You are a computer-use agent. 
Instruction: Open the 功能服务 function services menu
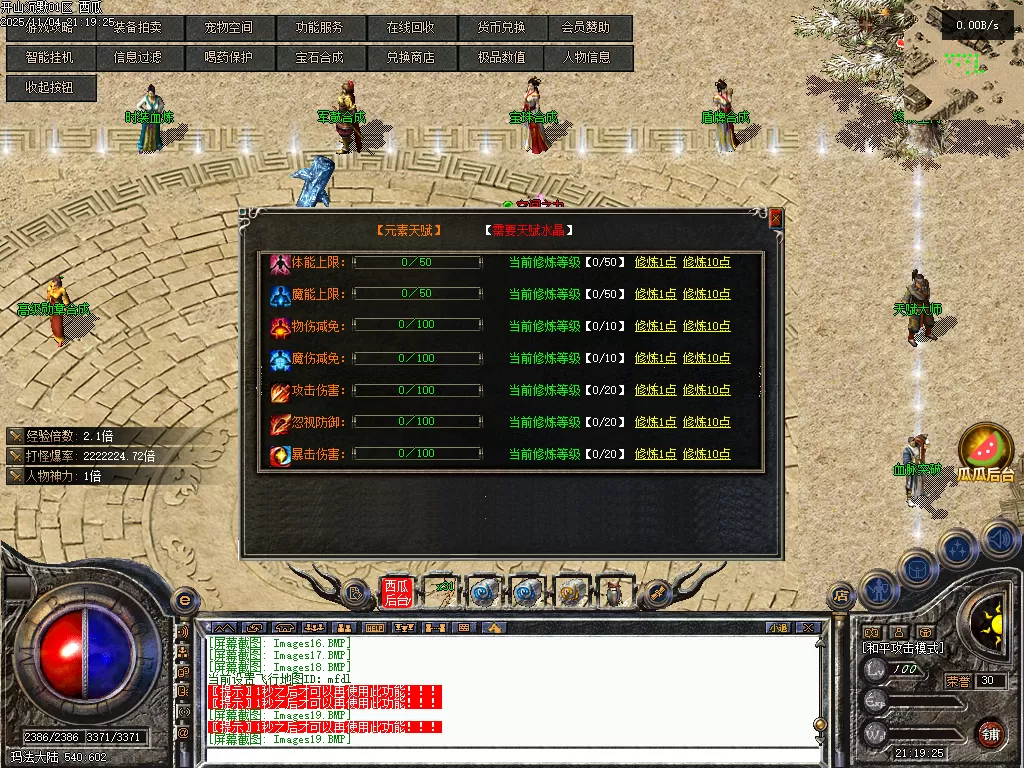pos(319,28)
